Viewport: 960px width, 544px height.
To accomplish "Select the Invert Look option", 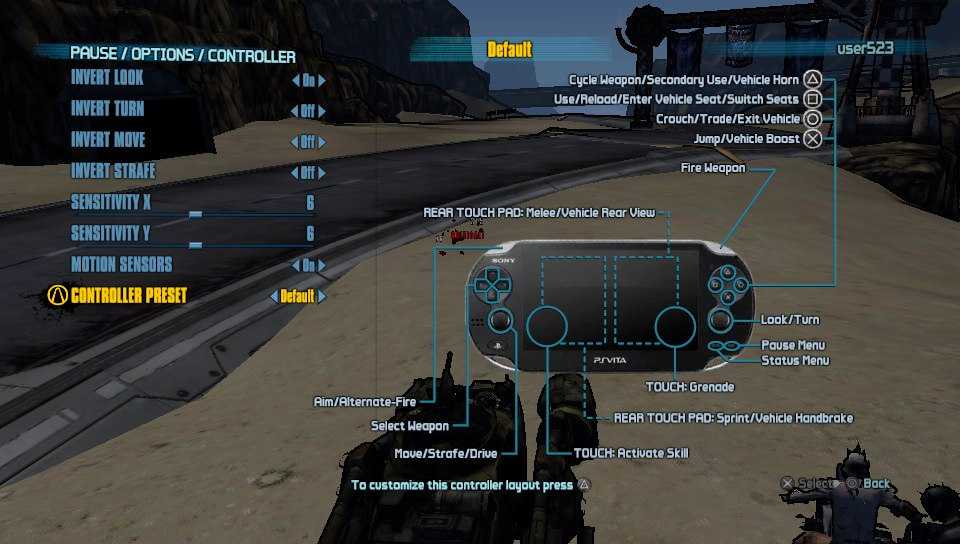I will pos(107,77).
